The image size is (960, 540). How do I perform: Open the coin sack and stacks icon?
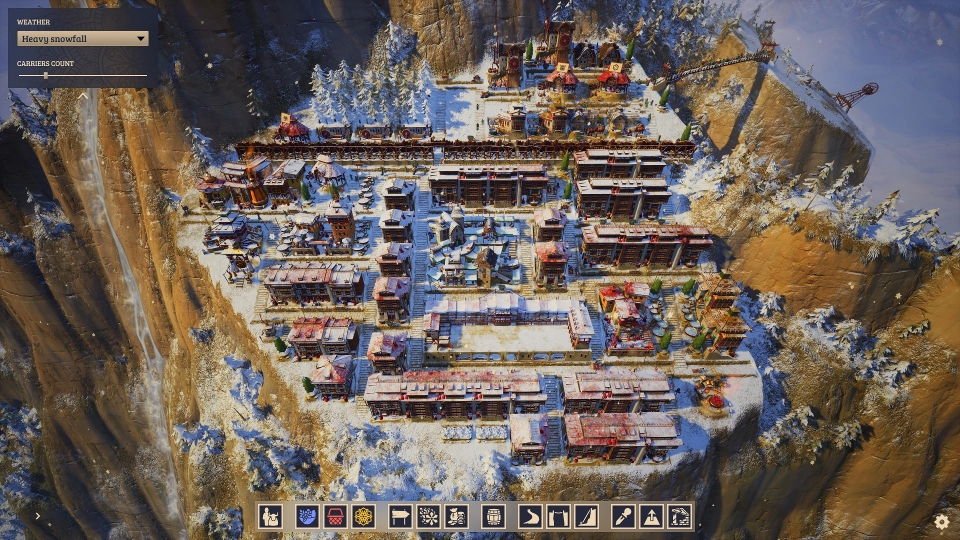click(x=456, y=516)
